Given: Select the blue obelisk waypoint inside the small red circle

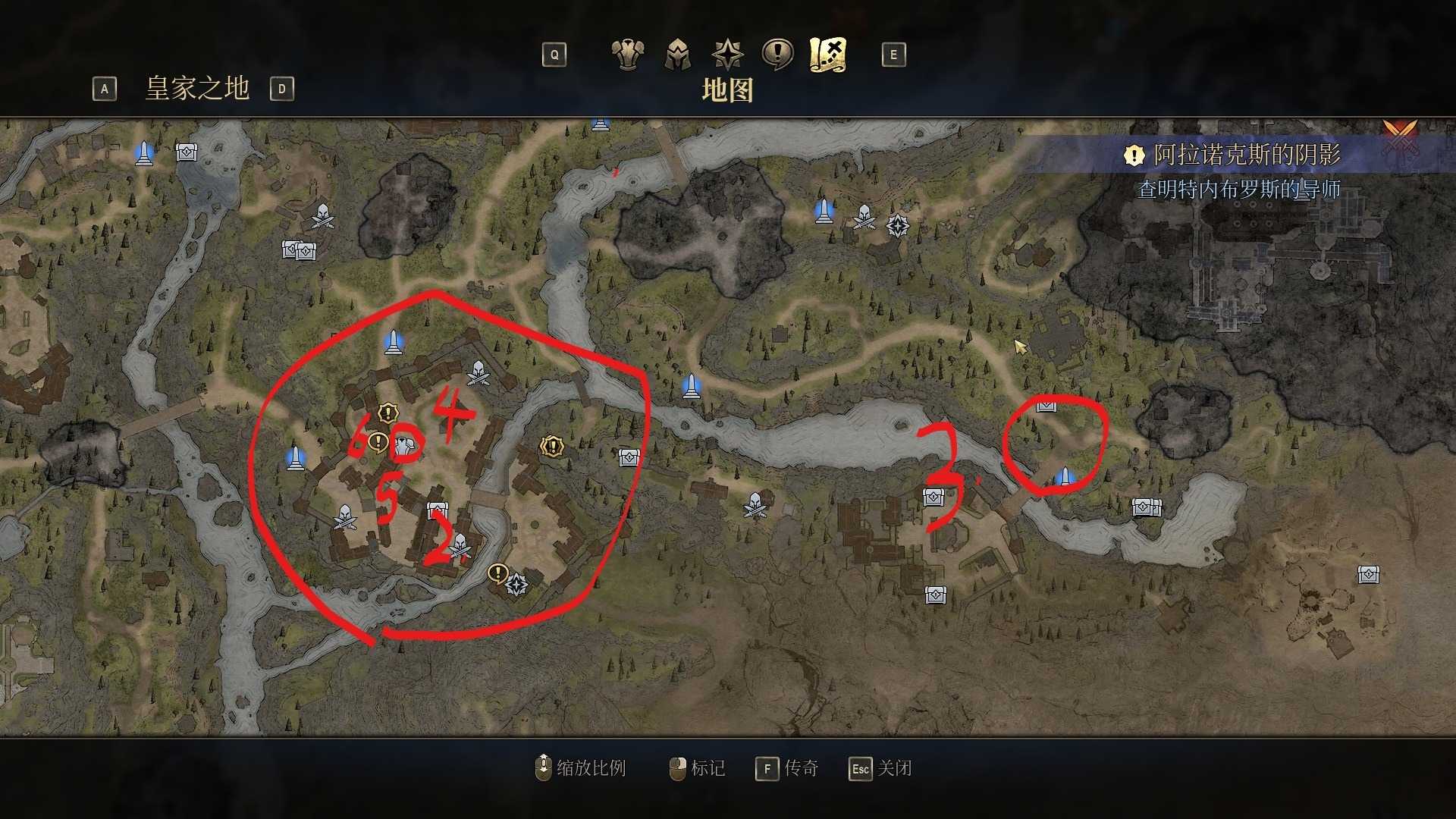Looking at the screenshot, I should coord(1065,474).
